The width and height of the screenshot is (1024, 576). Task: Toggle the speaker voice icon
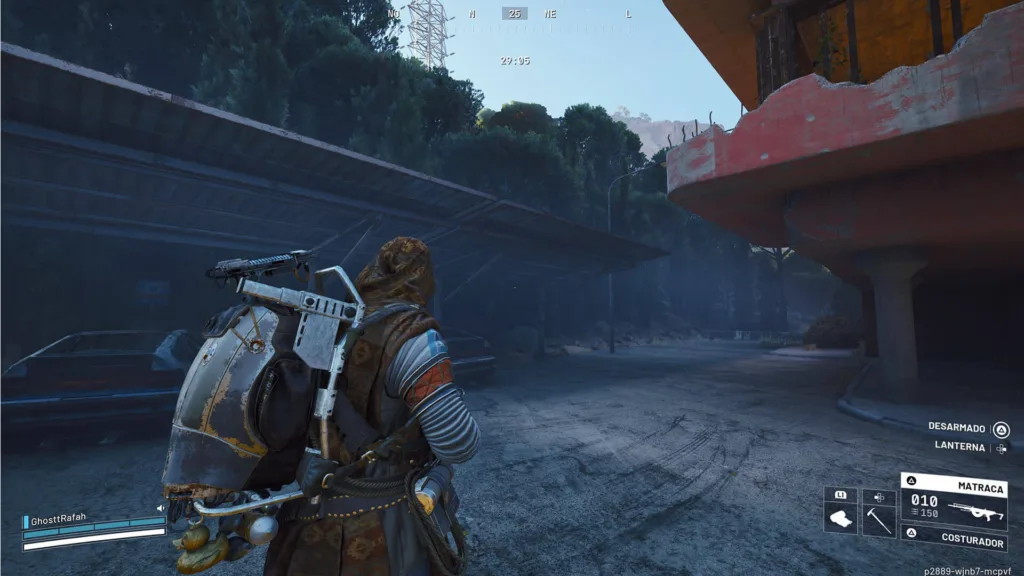click(160, 508)
